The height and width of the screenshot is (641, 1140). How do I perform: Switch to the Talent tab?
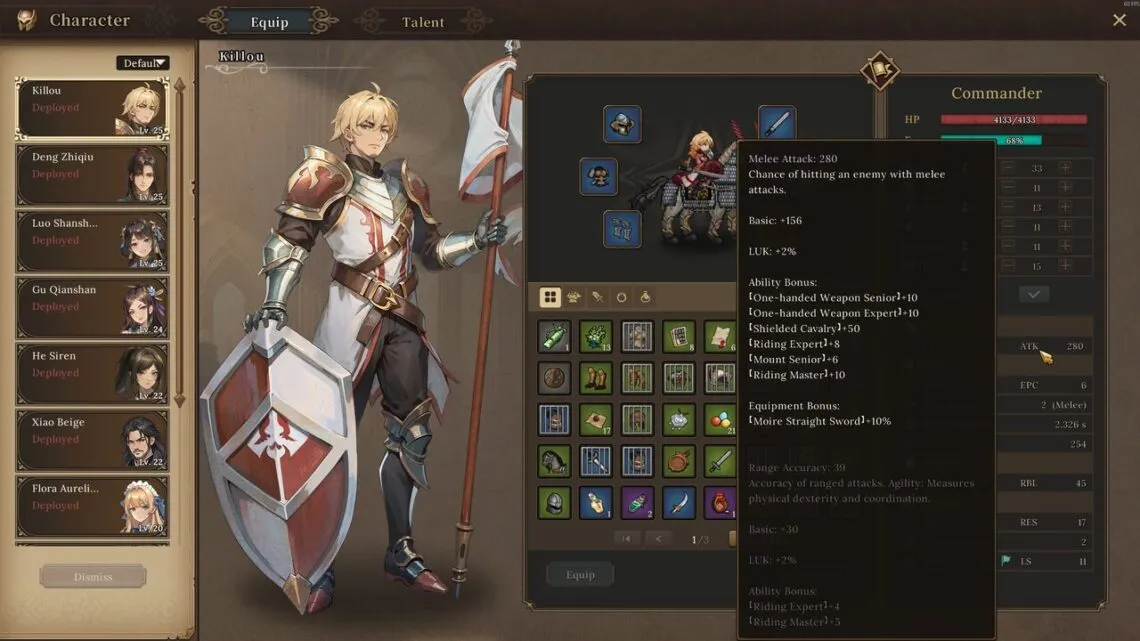(x=423, y=22)
